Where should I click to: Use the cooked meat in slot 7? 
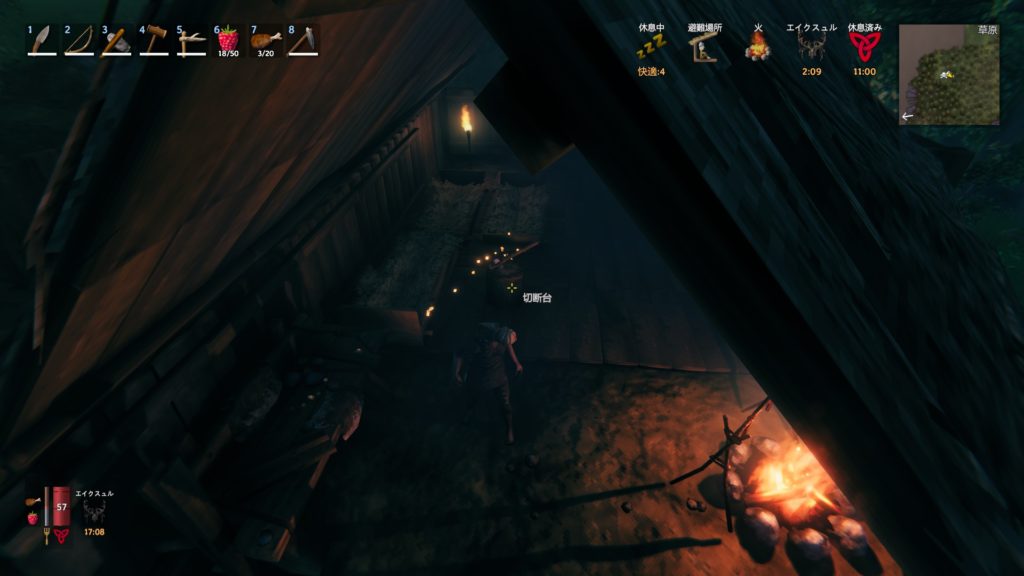tap(265, 40)
